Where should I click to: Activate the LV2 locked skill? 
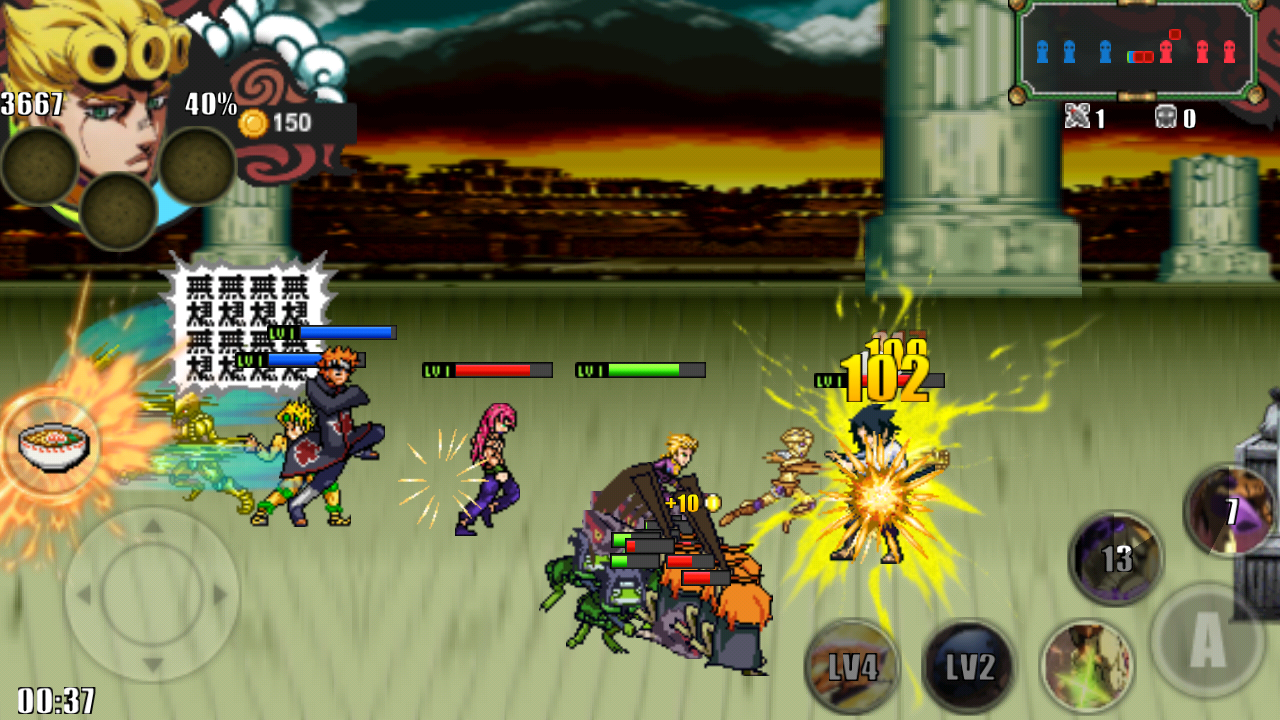968,667
